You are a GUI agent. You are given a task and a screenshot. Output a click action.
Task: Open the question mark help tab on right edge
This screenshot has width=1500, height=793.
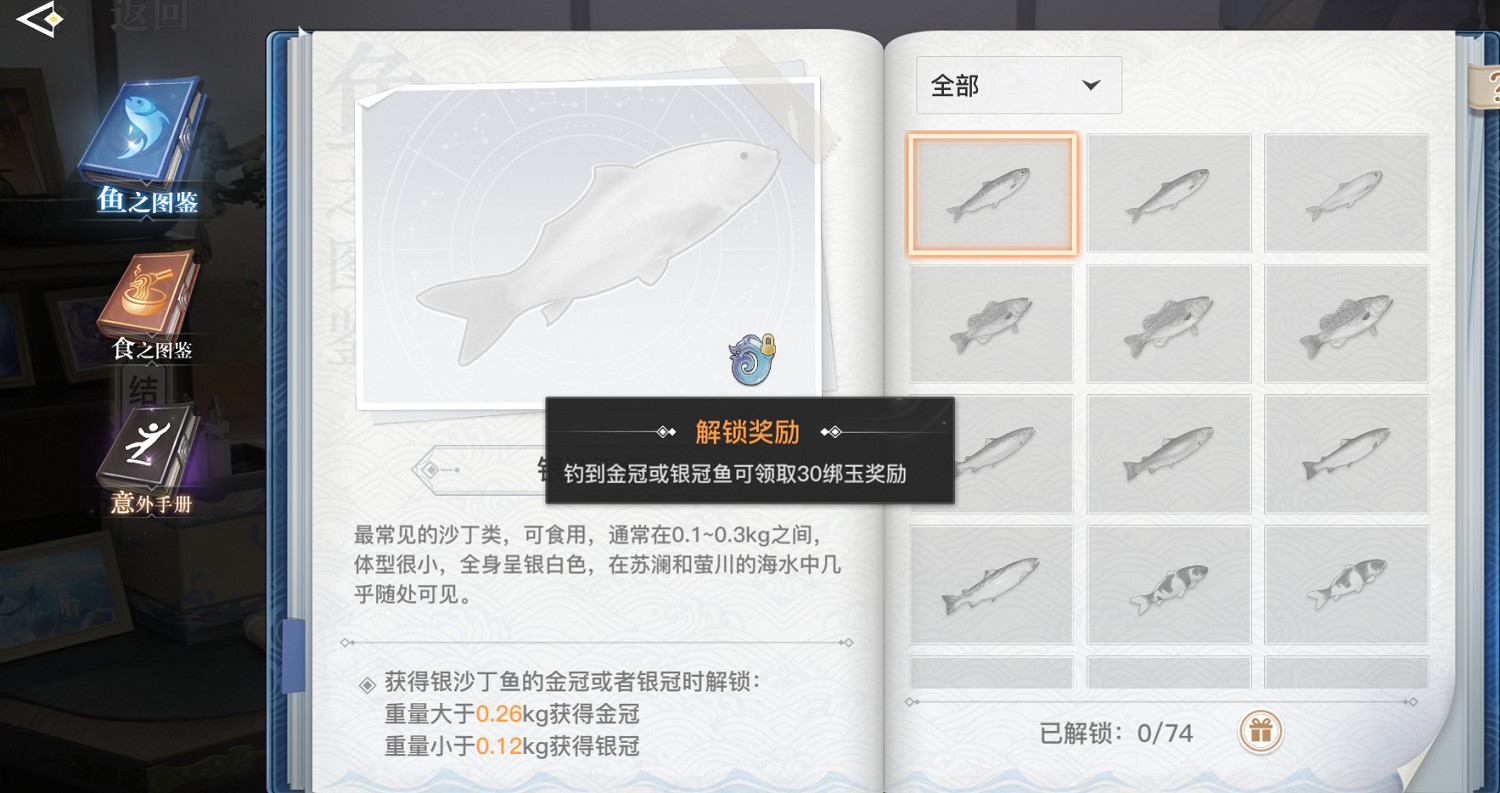pos(1492,85)
